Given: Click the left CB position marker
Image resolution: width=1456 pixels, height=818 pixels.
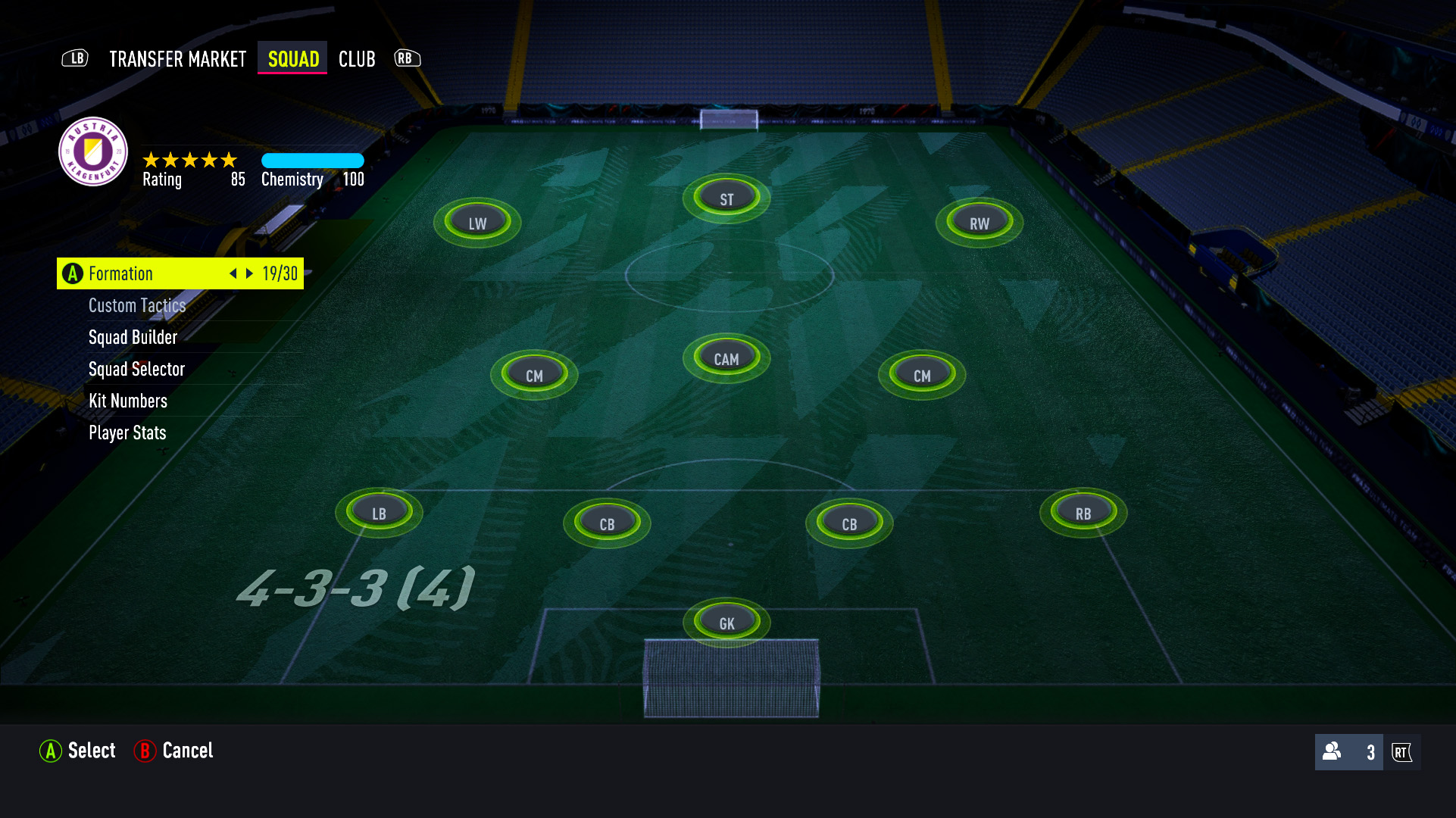Looking at the screenshot, I should click(x=606, y=522).
